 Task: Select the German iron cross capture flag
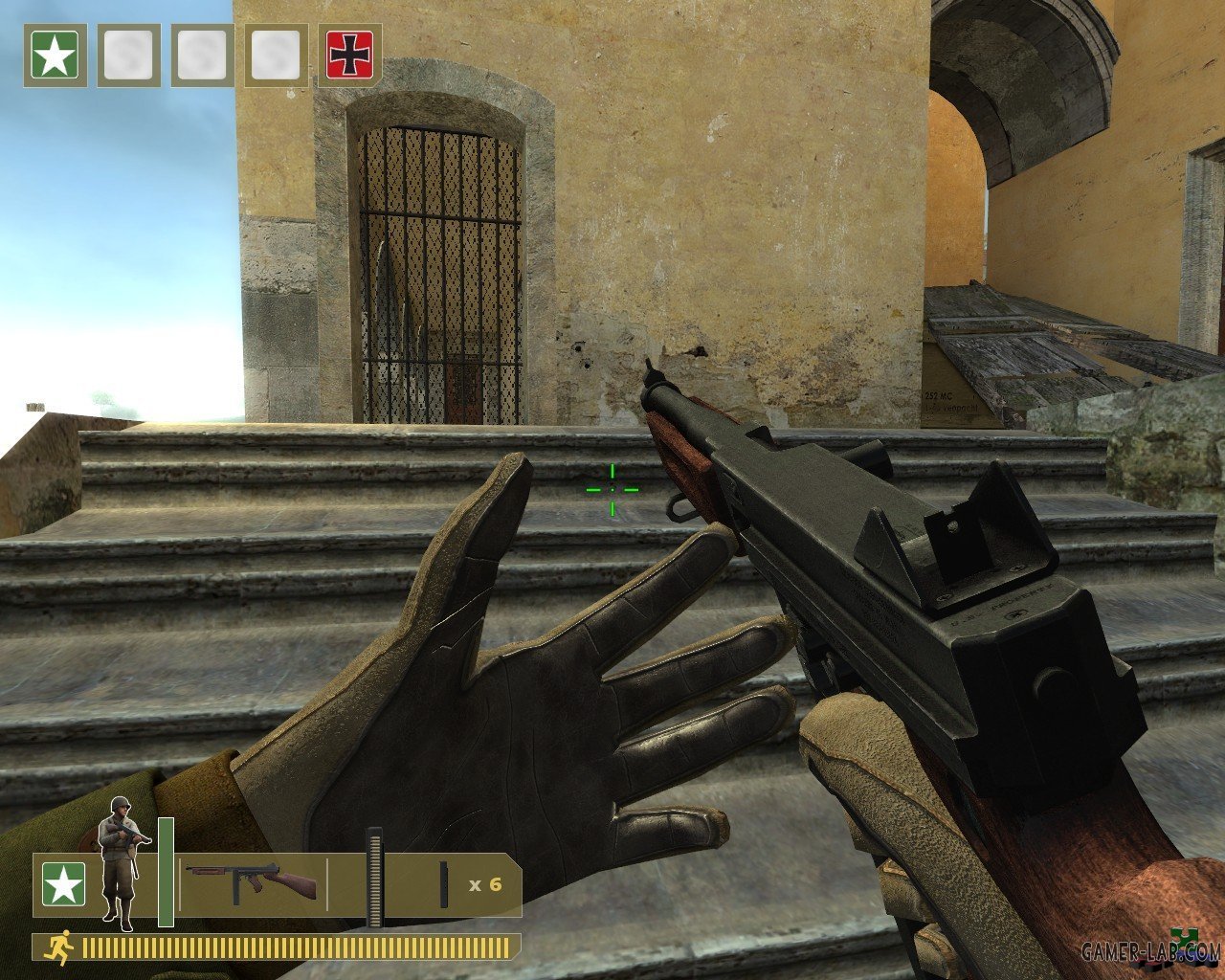(x=349, y=56)
